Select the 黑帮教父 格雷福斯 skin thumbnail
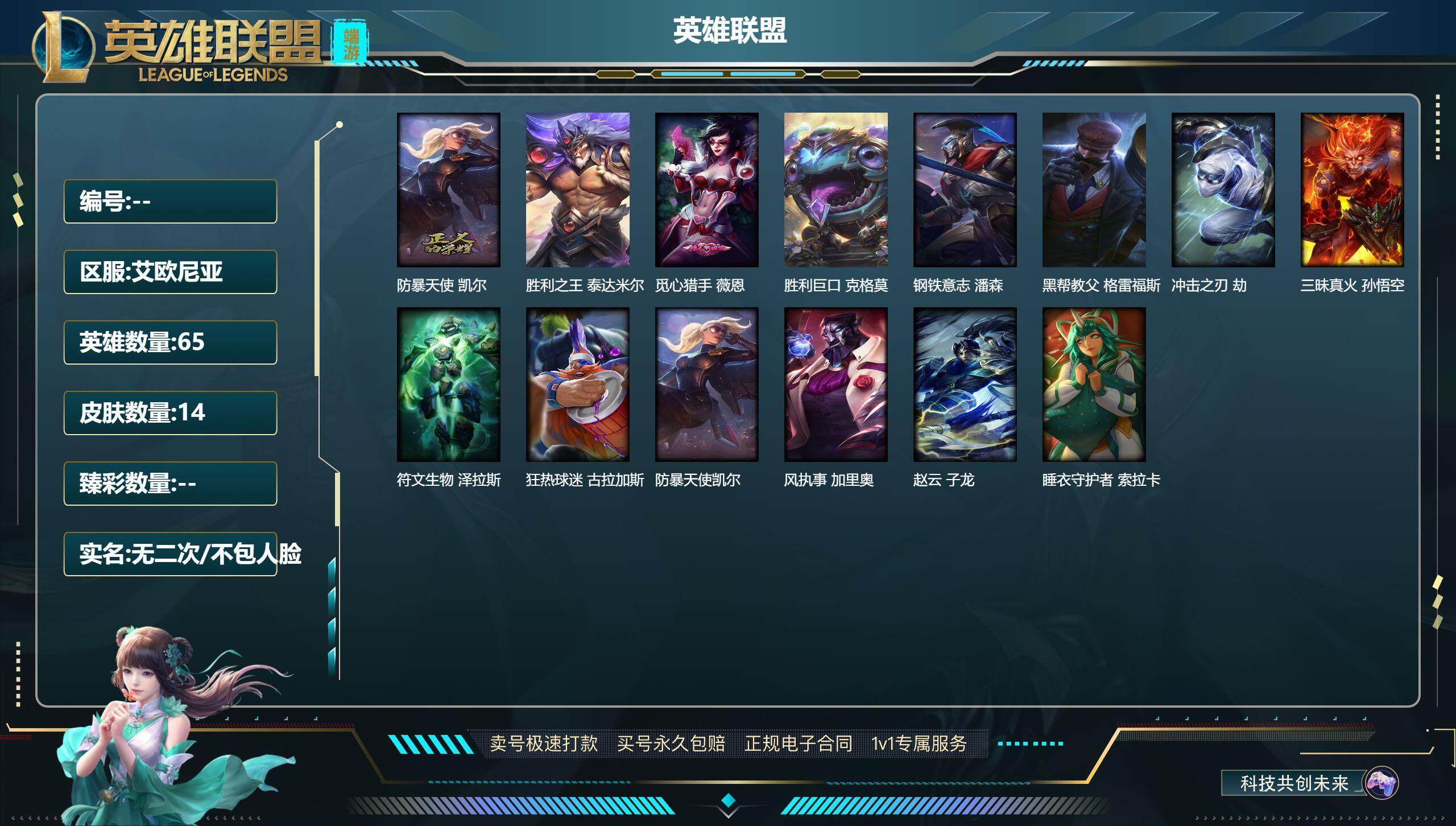Viewport: 1456px width, 826px height. tap(1094, 190)
